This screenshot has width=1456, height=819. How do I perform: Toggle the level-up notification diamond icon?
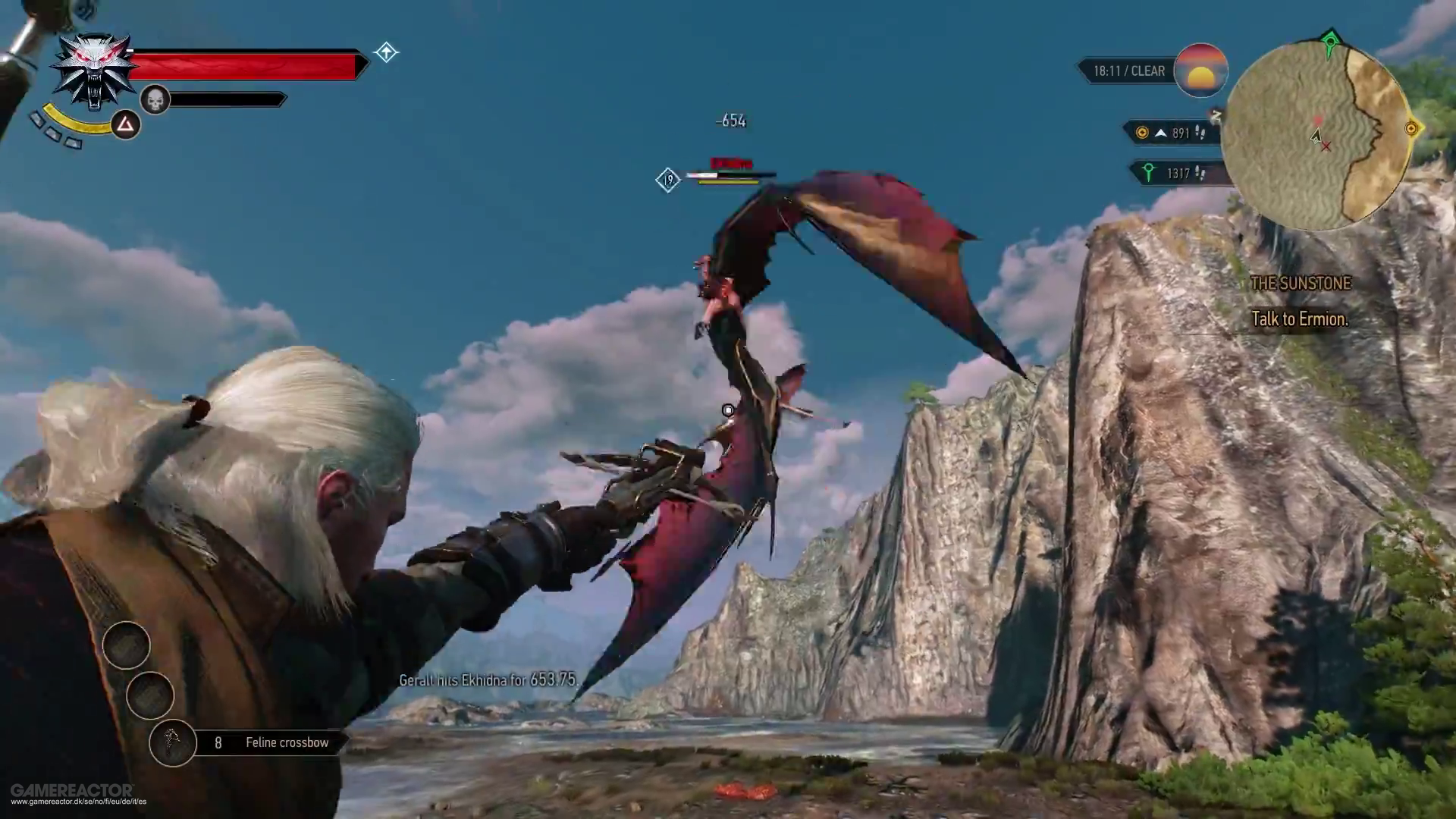pos(386,52)
